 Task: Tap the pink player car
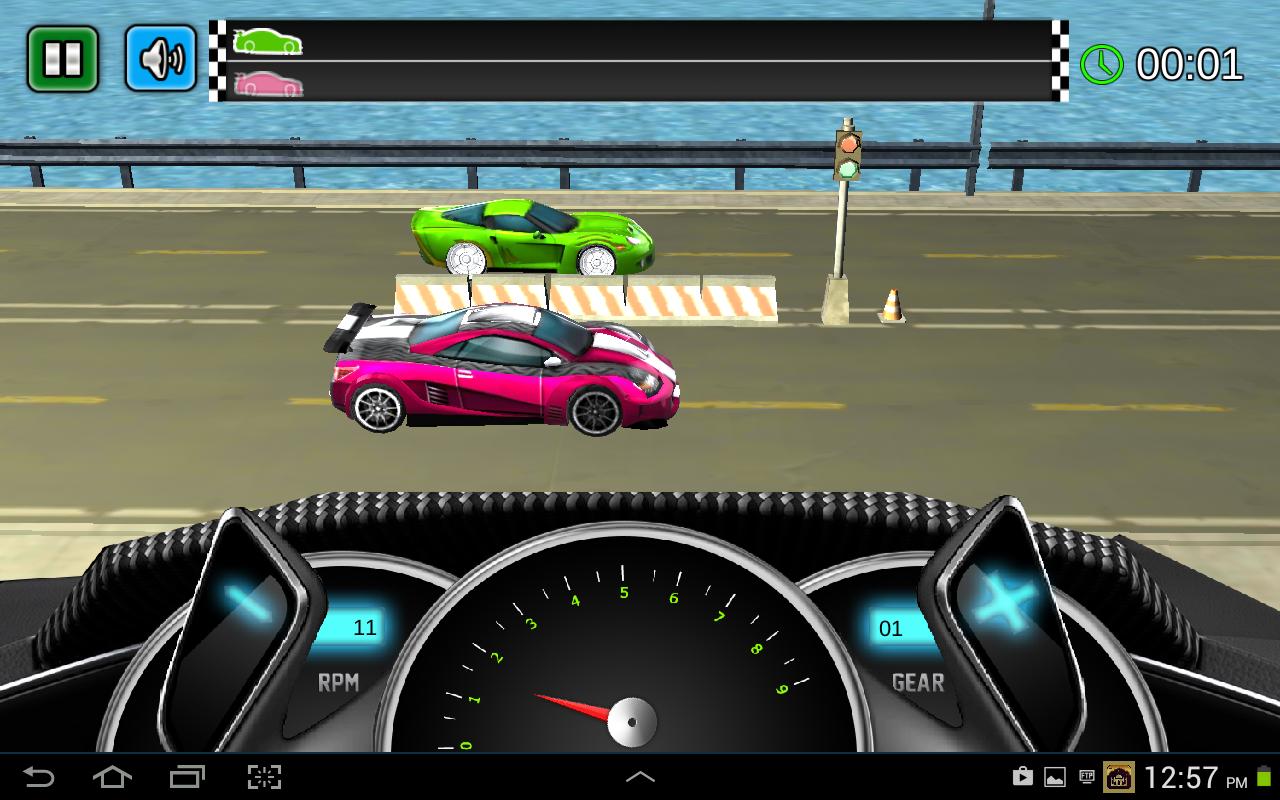[500, 370]
